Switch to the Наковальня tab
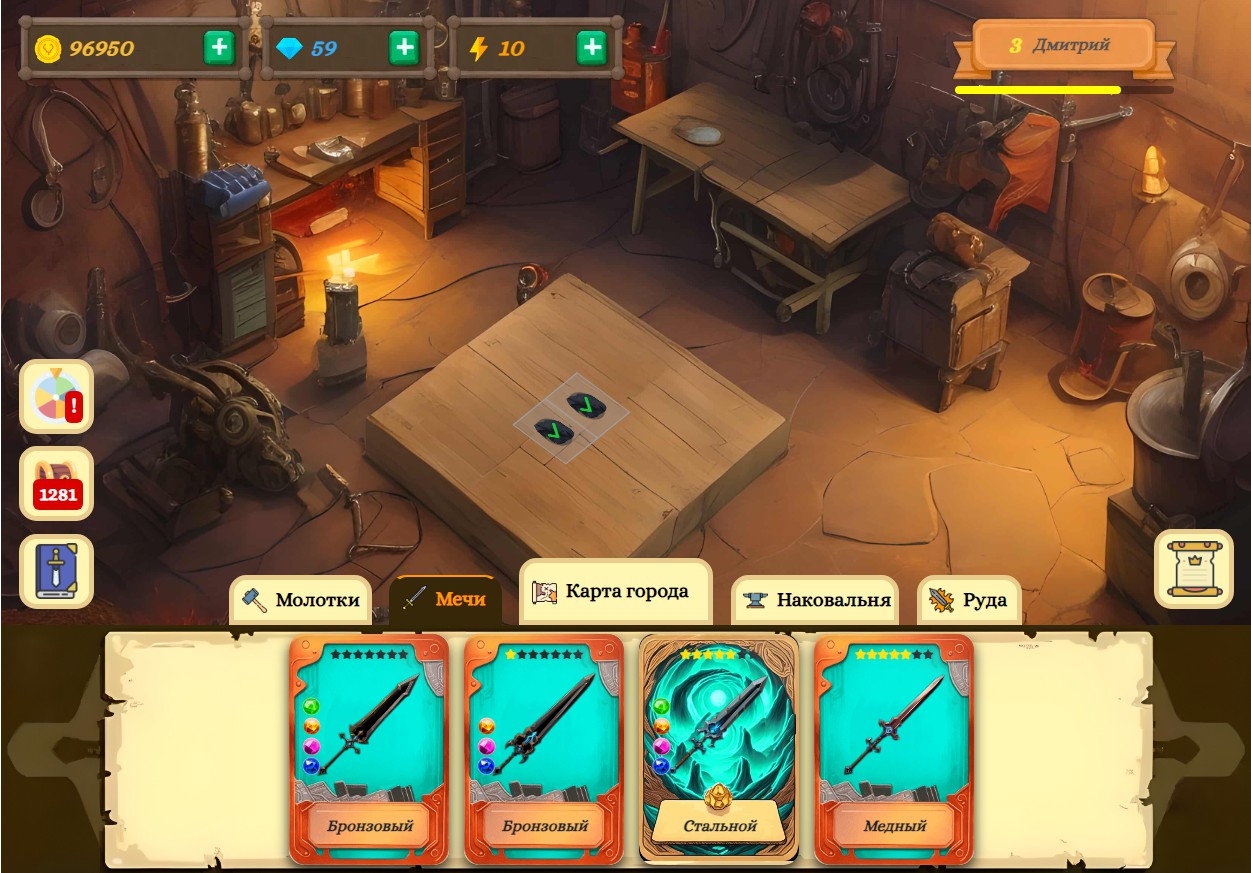 [816, 600]
